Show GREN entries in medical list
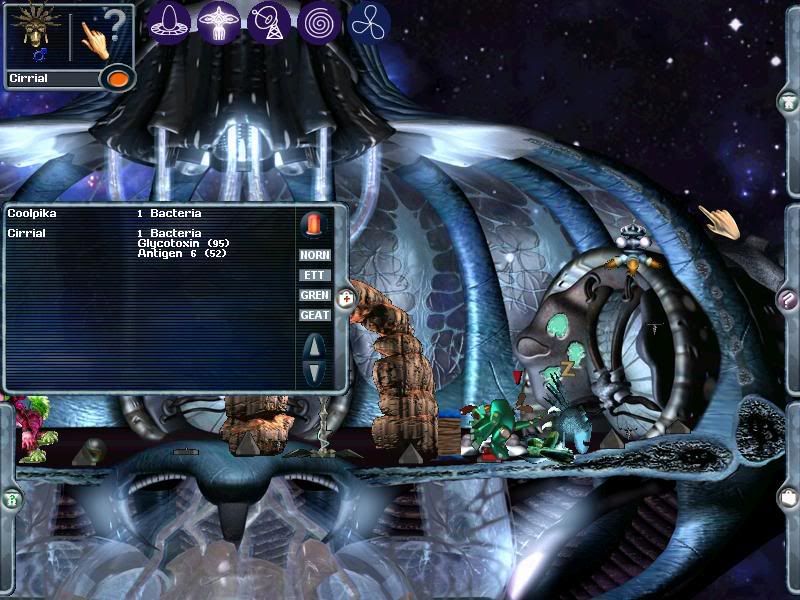This screenshot has width=800, height=600. tap(314, 295)
